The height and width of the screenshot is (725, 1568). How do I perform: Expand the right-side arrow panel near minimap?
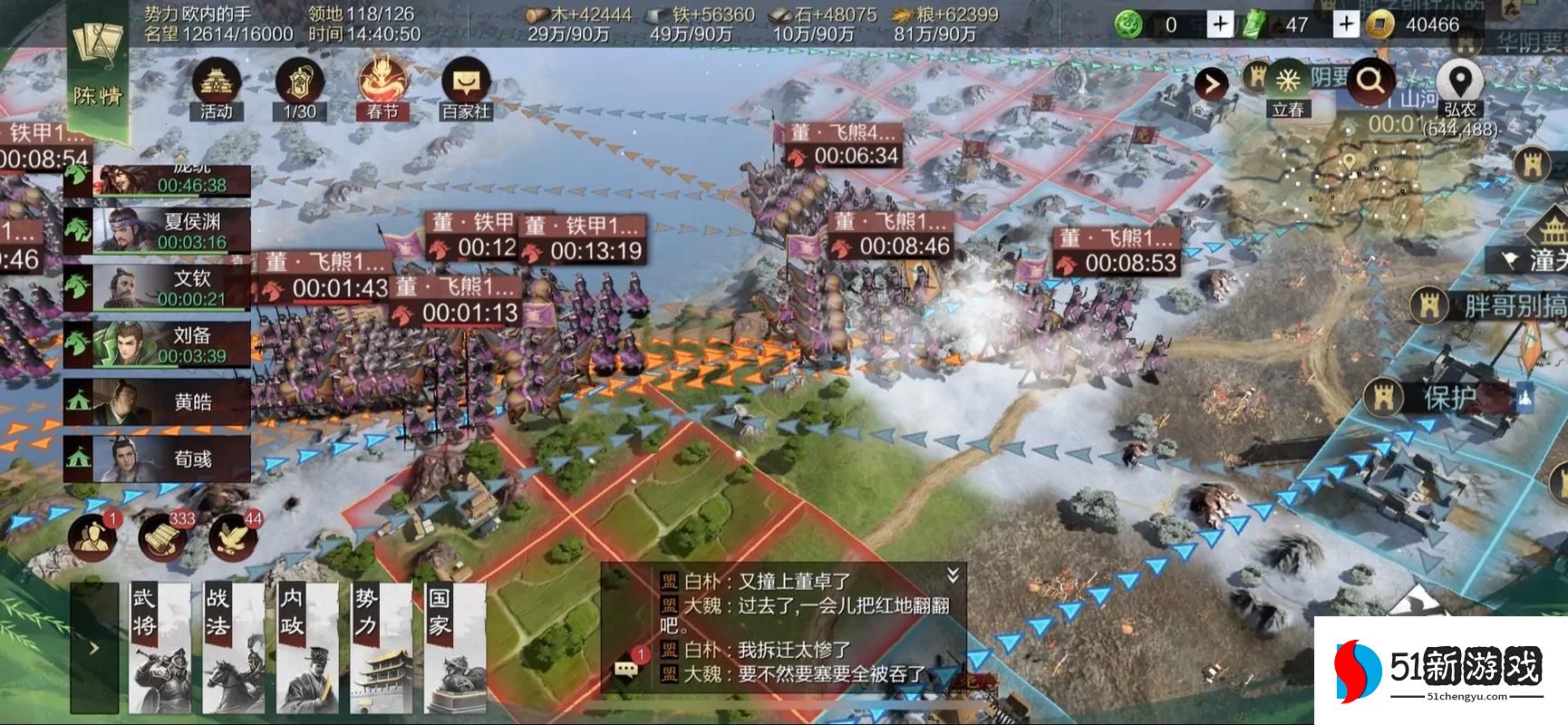[x=1214, y=81]
